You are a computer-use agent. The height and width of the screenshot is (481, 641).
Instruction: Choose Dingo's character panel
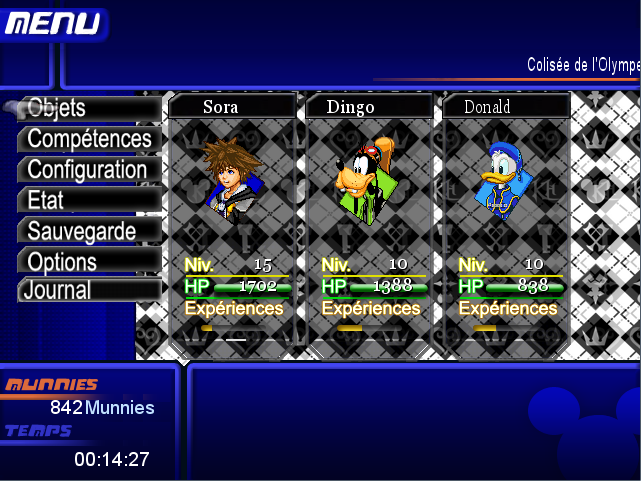click(370, 220)
